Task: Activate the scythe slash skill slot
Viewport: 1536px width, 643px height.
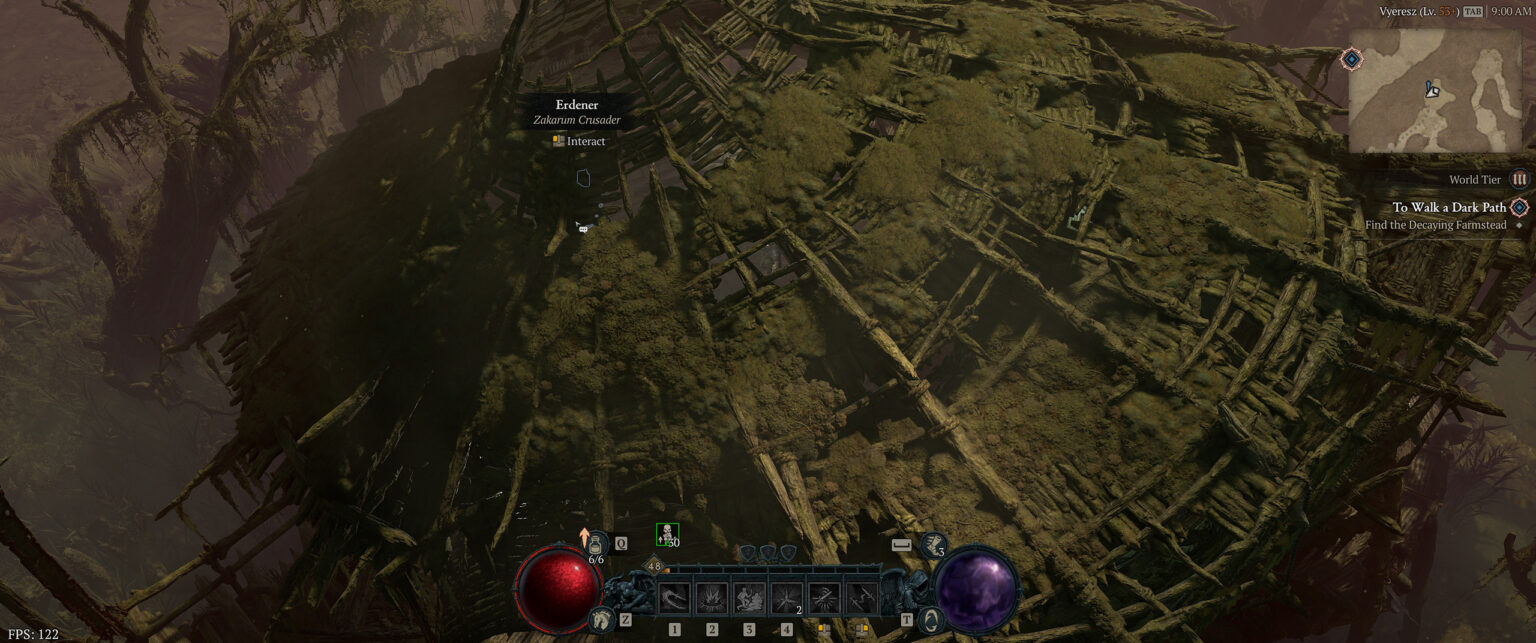Action: (x=674, y=599)
